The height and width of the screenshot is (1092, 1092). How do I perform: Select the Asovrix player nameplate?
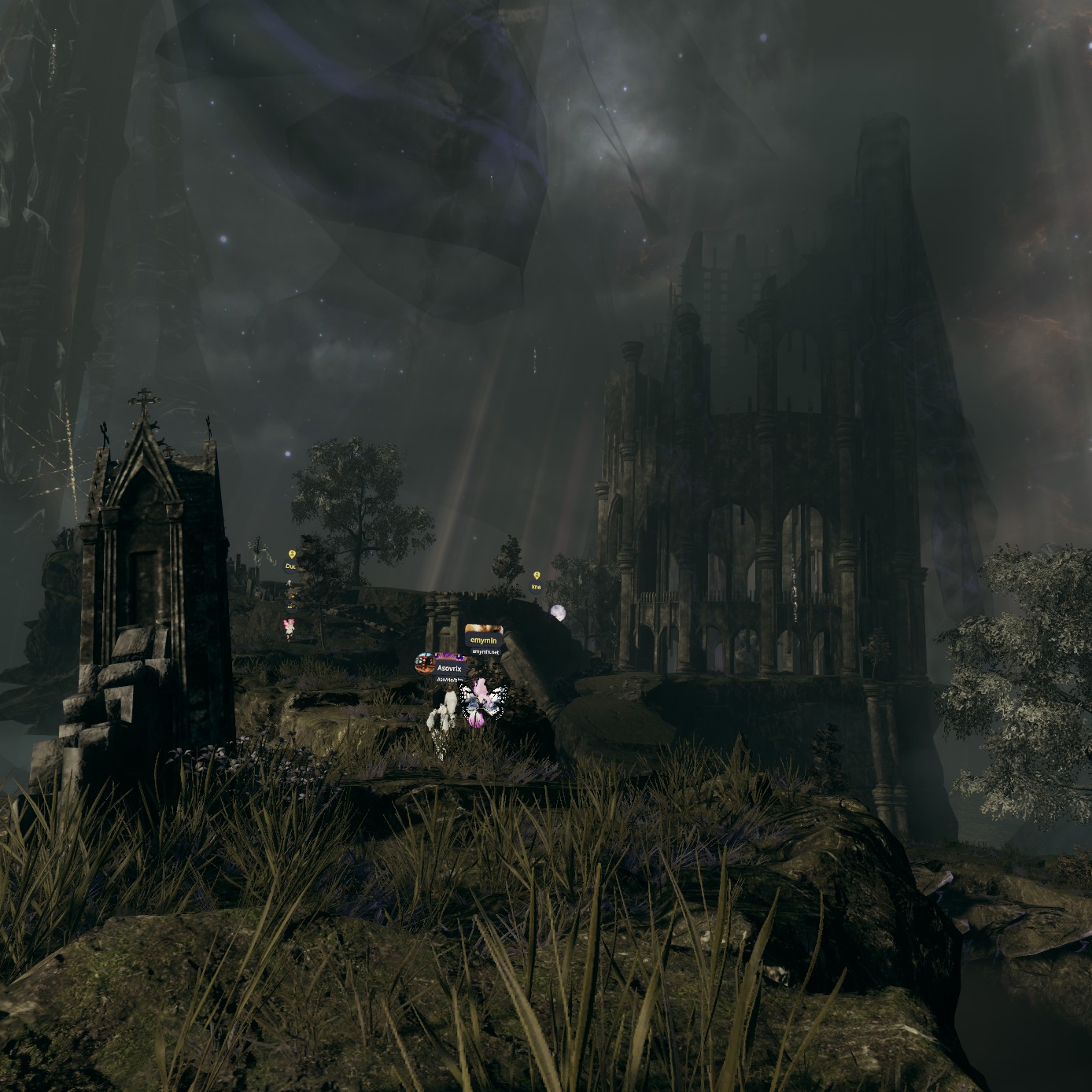point(449,668)
